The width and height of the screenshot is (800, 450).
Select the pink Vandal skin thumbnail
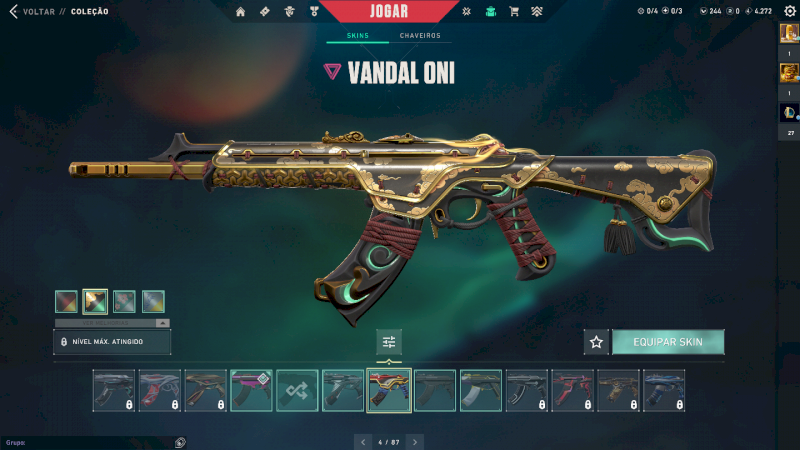pyautogui.click(x=251, y=391)
